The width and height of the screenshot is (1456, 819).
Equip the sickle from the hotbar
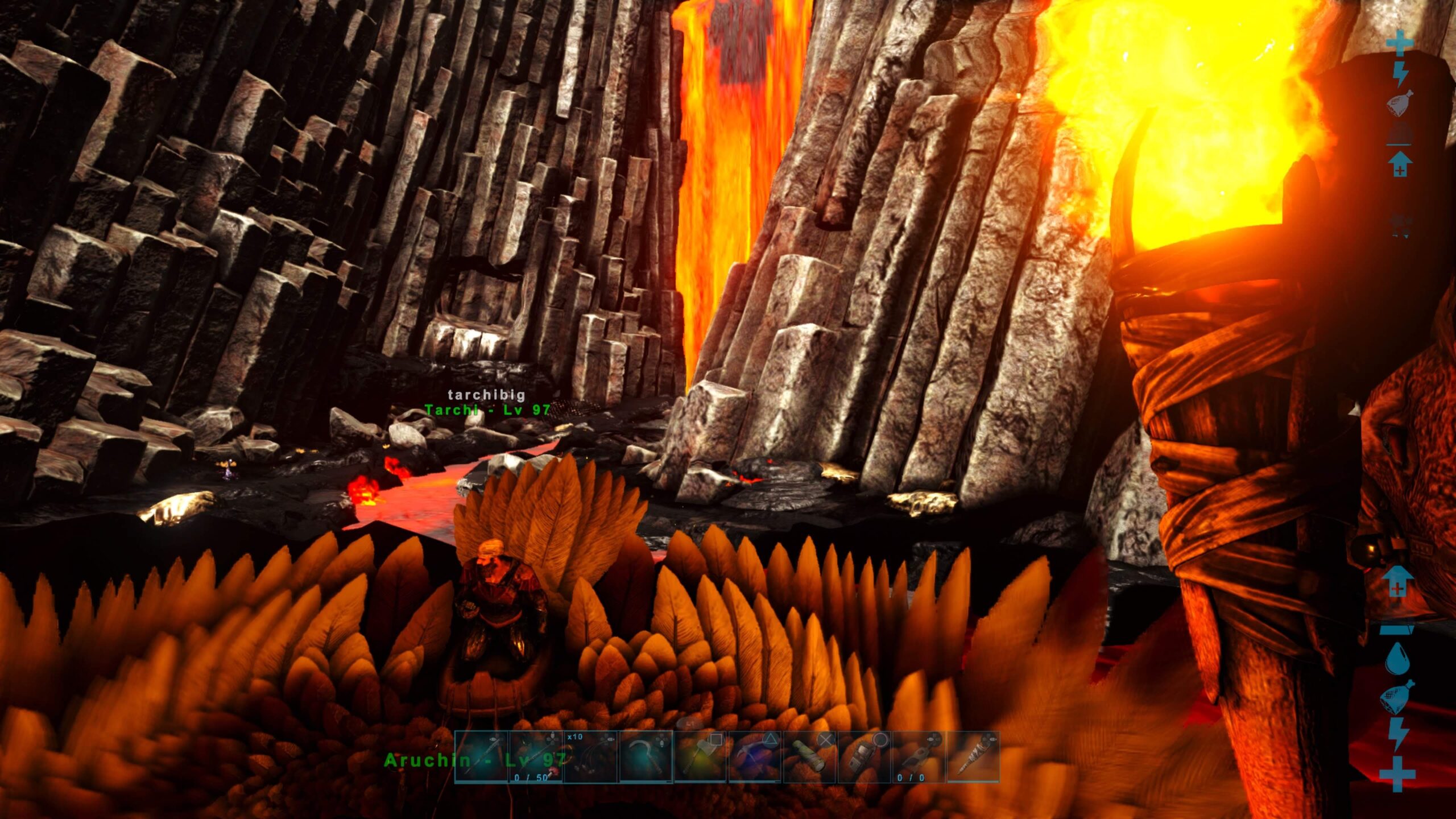pyautogui.click(x=645, y=756)
